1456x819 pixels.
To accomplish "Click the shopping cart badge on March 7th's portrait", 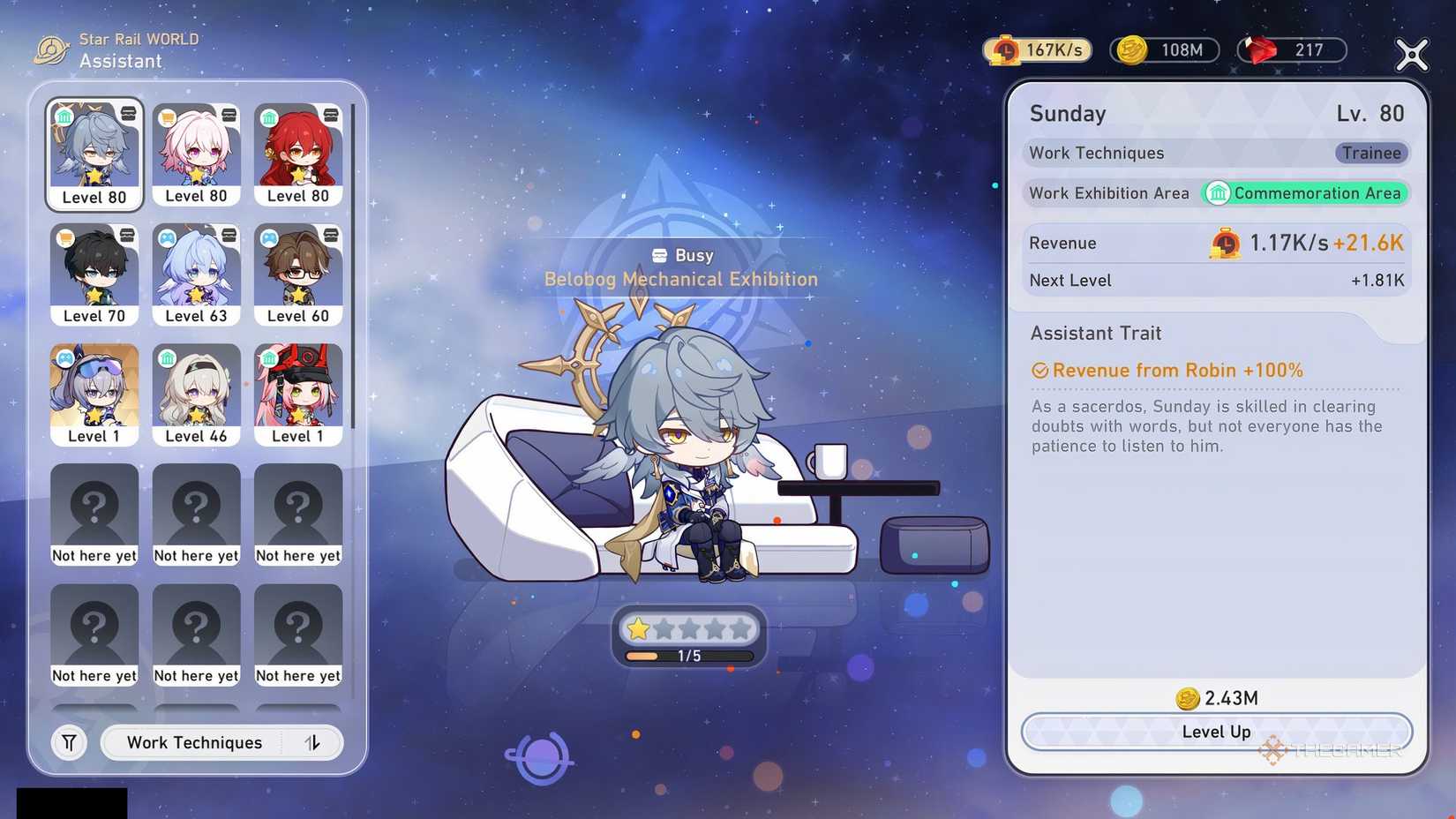I will click(166, 116).
